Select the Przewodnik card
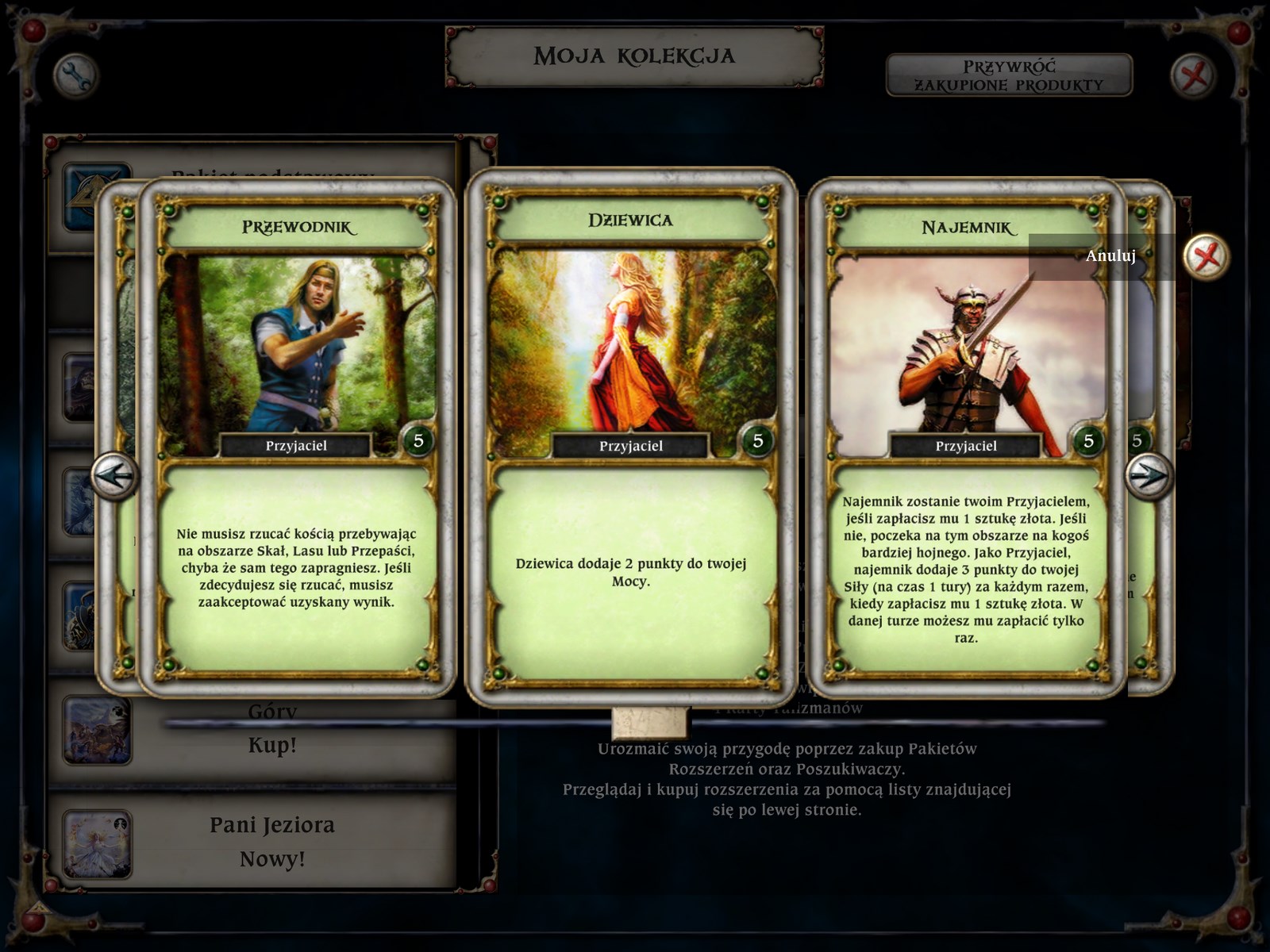 coord(296,436)
